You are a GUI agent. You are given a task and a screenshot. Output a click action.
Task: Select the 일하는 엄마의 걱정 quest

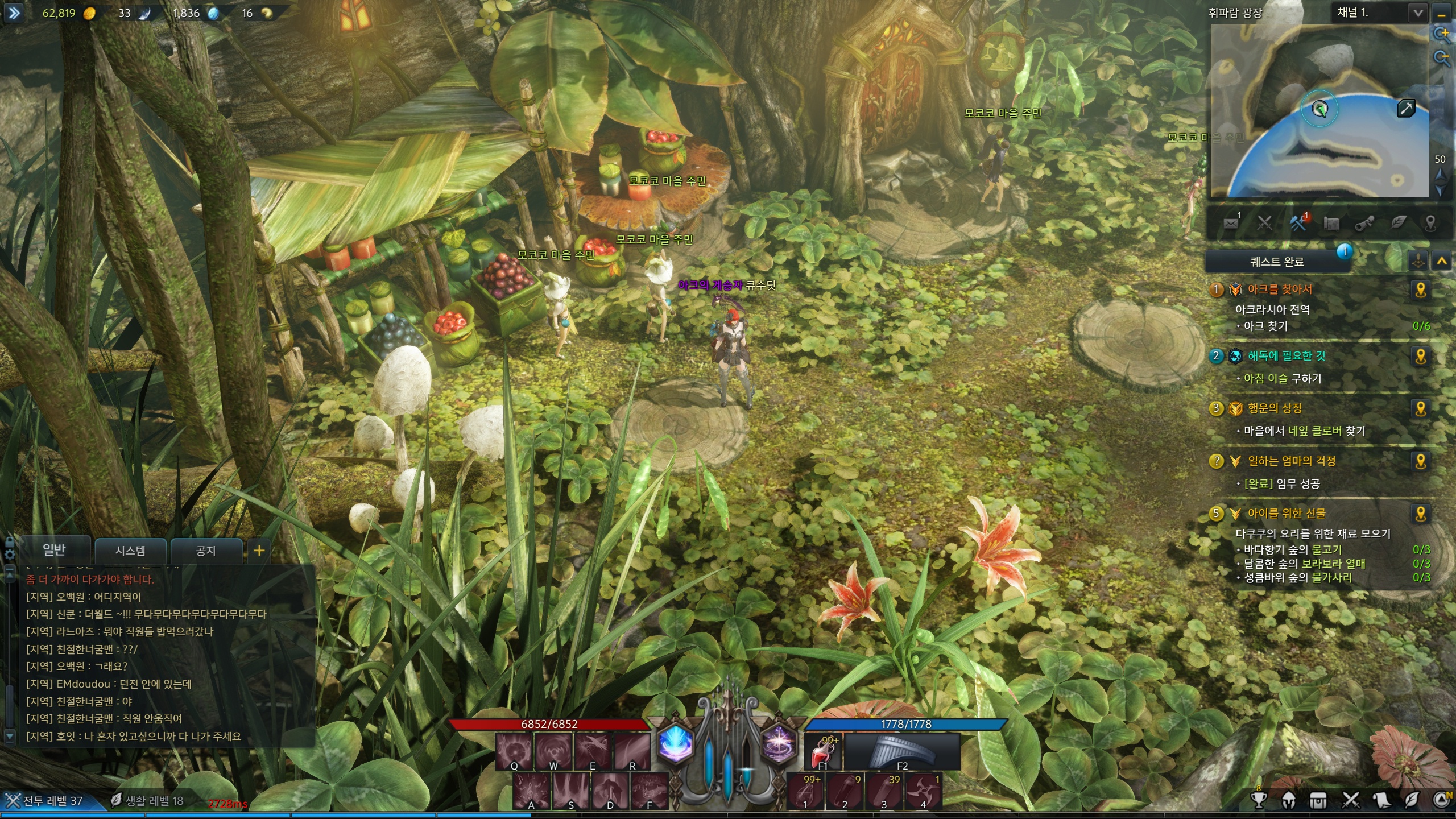click(1291, 461)
